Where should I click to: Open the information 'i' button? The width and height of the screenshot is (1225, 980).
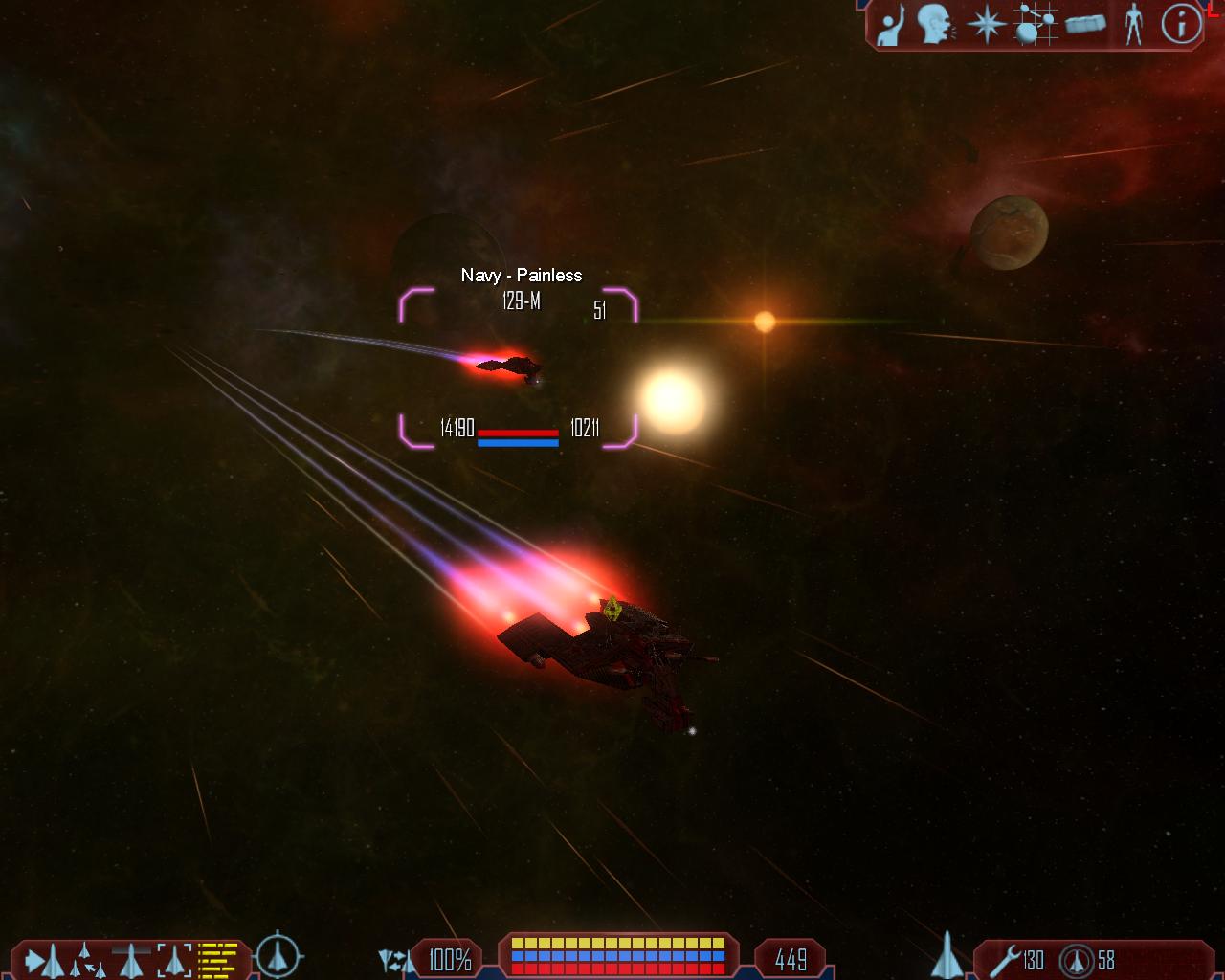[x=1181, y=25]
